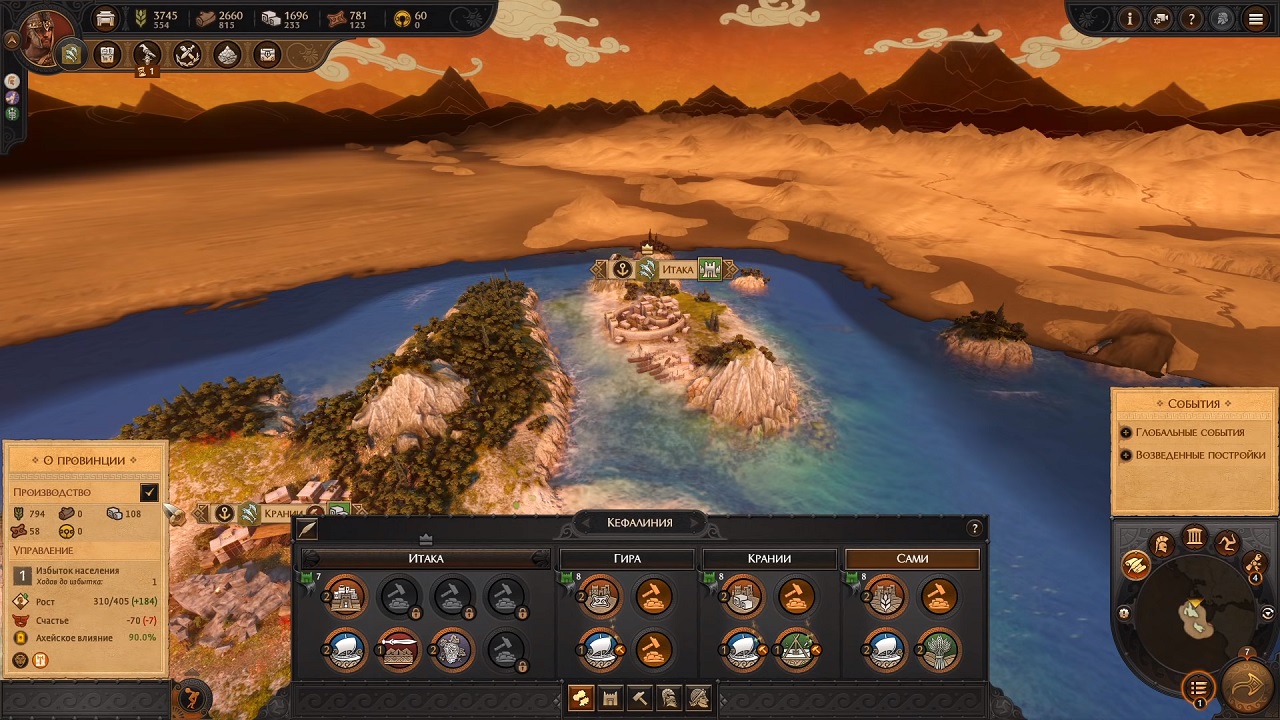Image resolution: width=1280 pixels, height=720 pixels.
Task: Open the helmet button above the minimap
Action: point(1162,545)
